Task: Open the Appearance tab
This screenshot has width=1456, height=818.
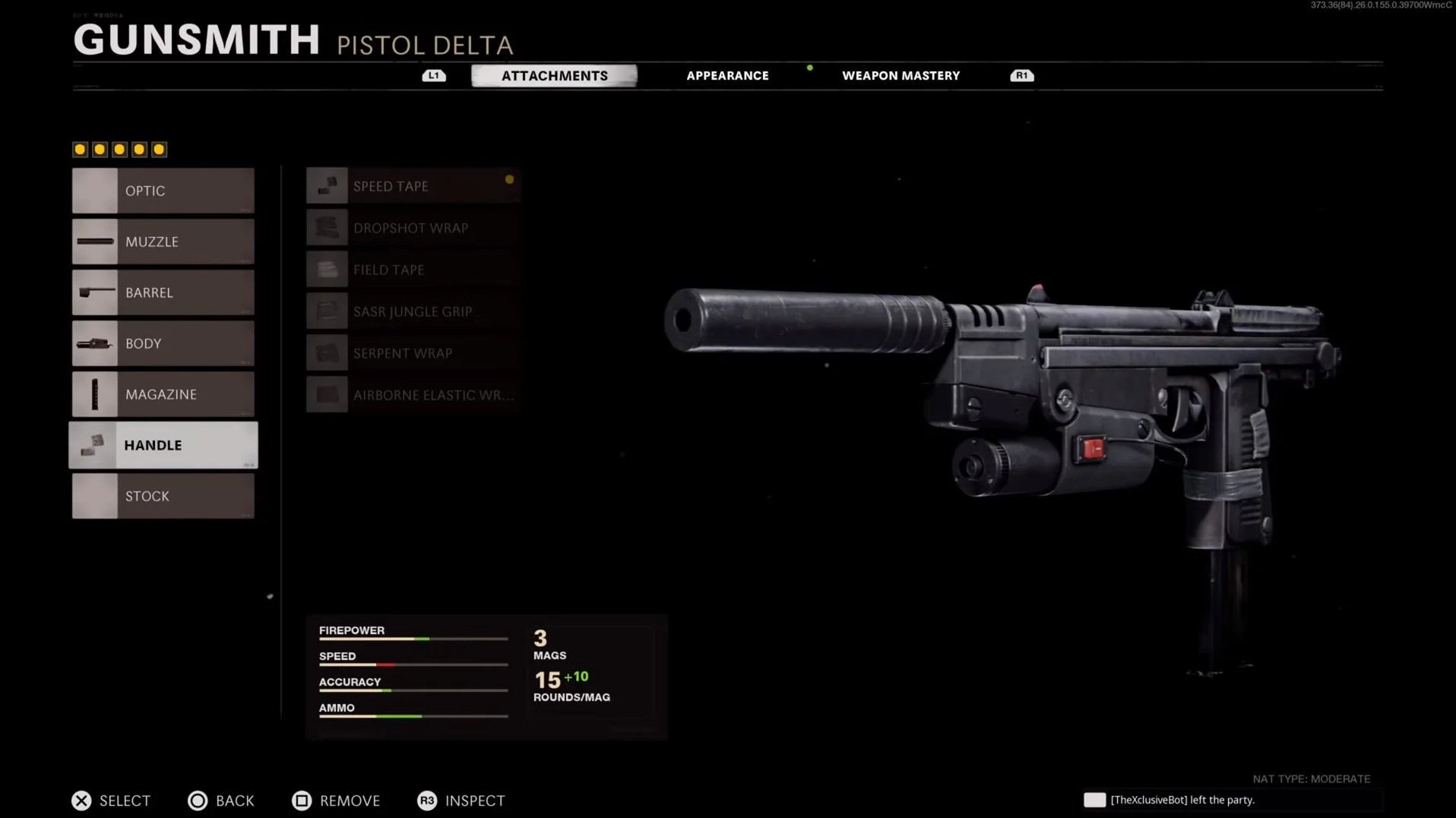Action: point(727,75)
